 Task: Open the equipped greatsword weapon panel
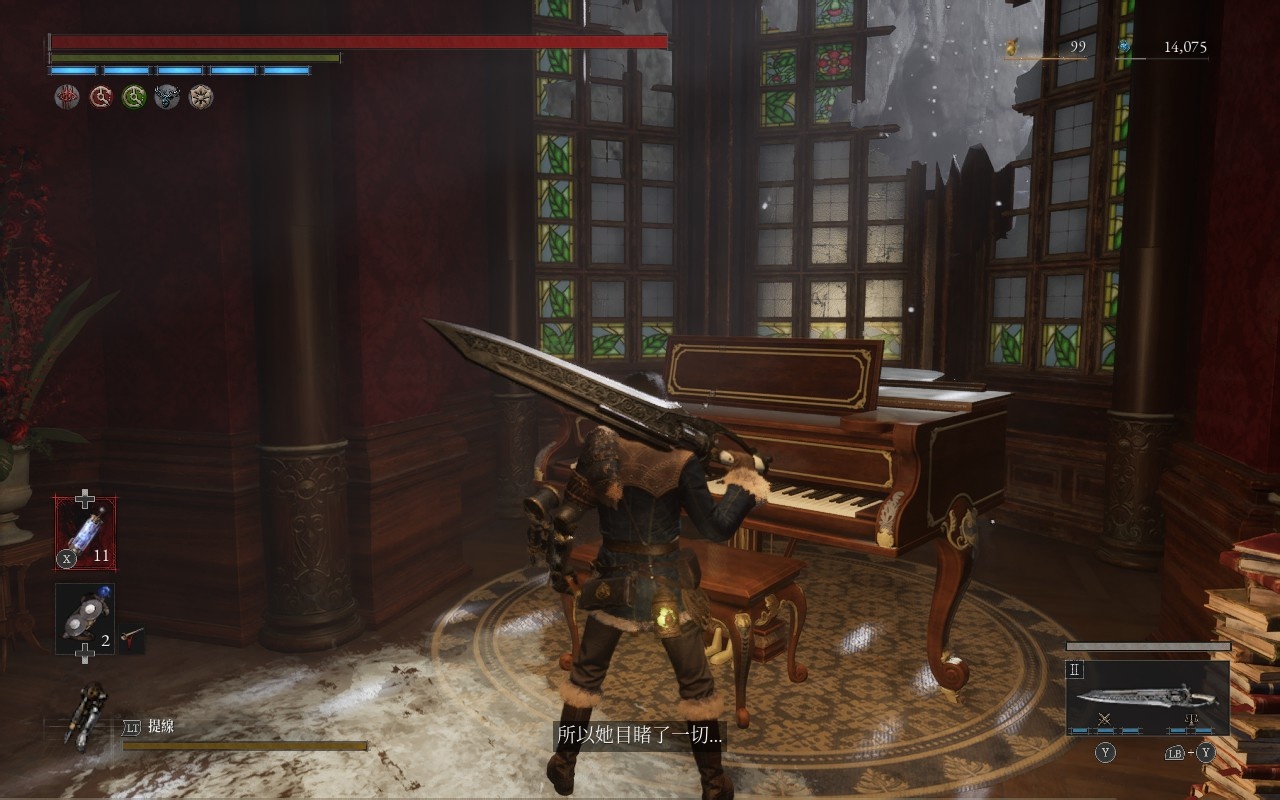point(1147,696)
